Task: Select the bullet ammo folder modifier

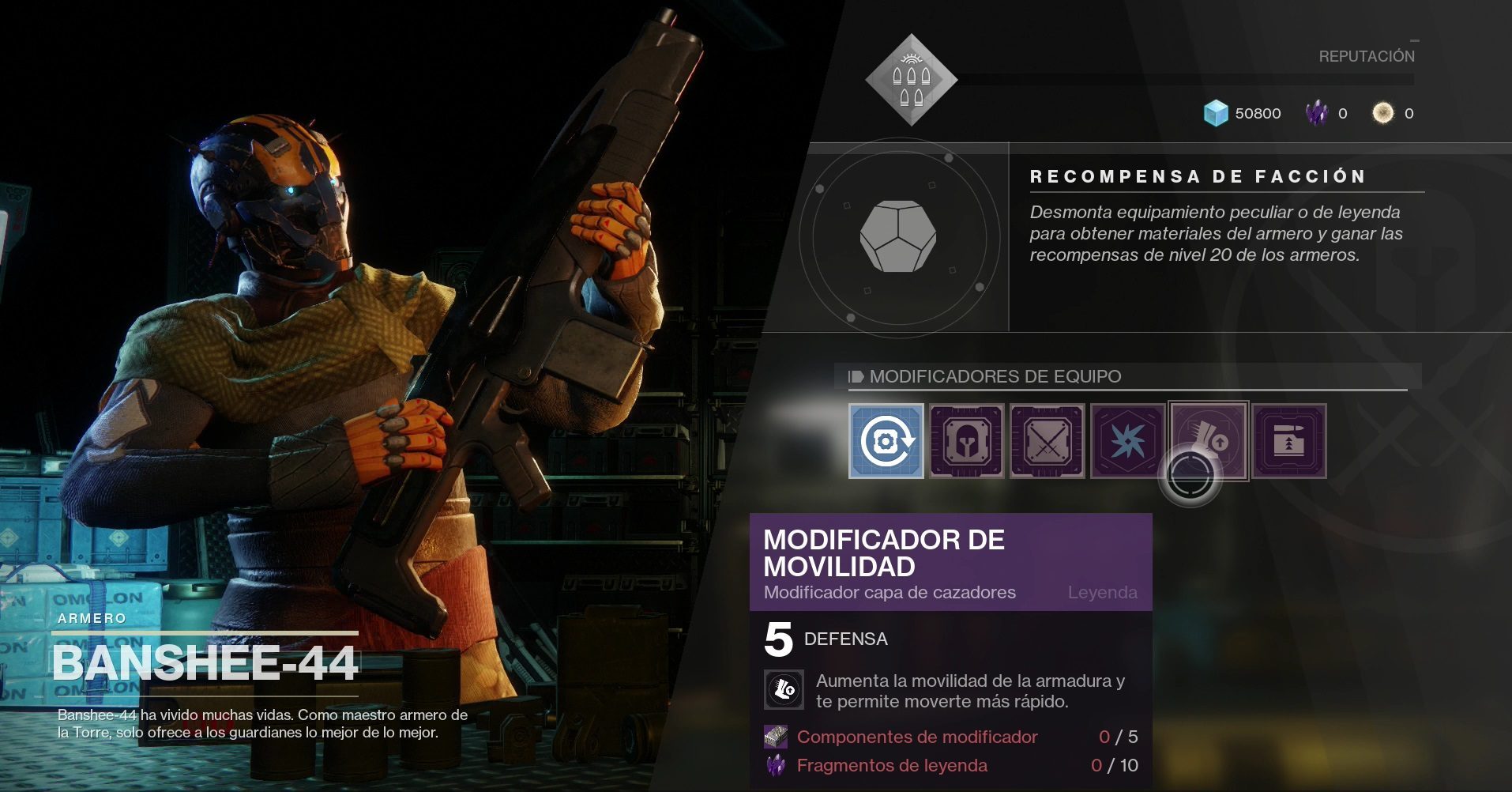Action: pyautogui.click(x=1289, y=441)
